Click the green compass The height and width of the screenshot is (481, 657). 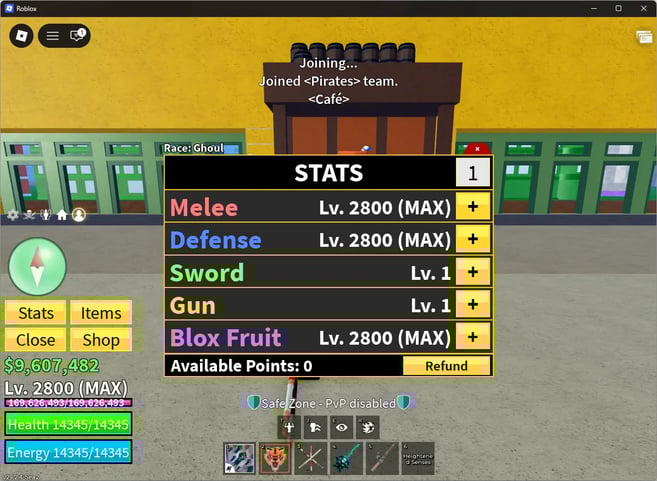(37, 266)
